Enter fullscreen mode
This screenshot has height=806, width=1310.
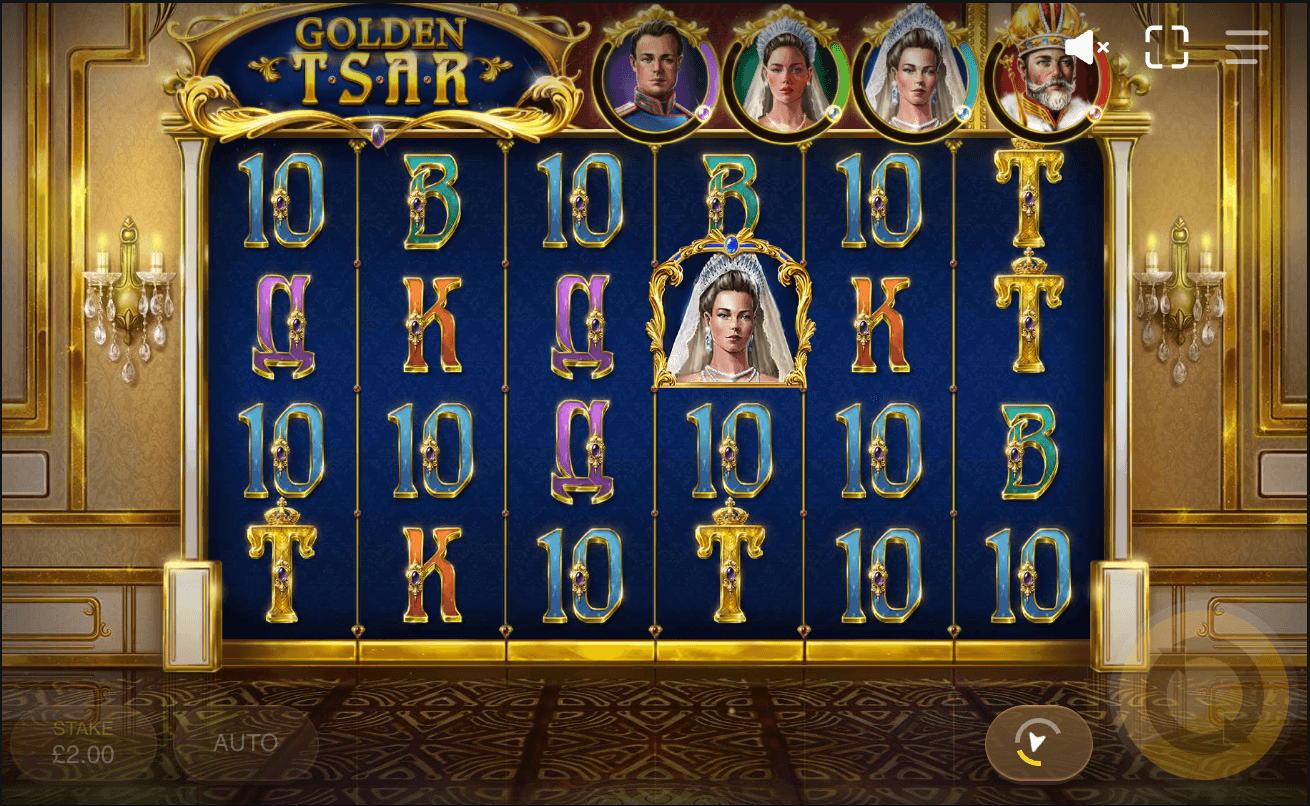1166,47
